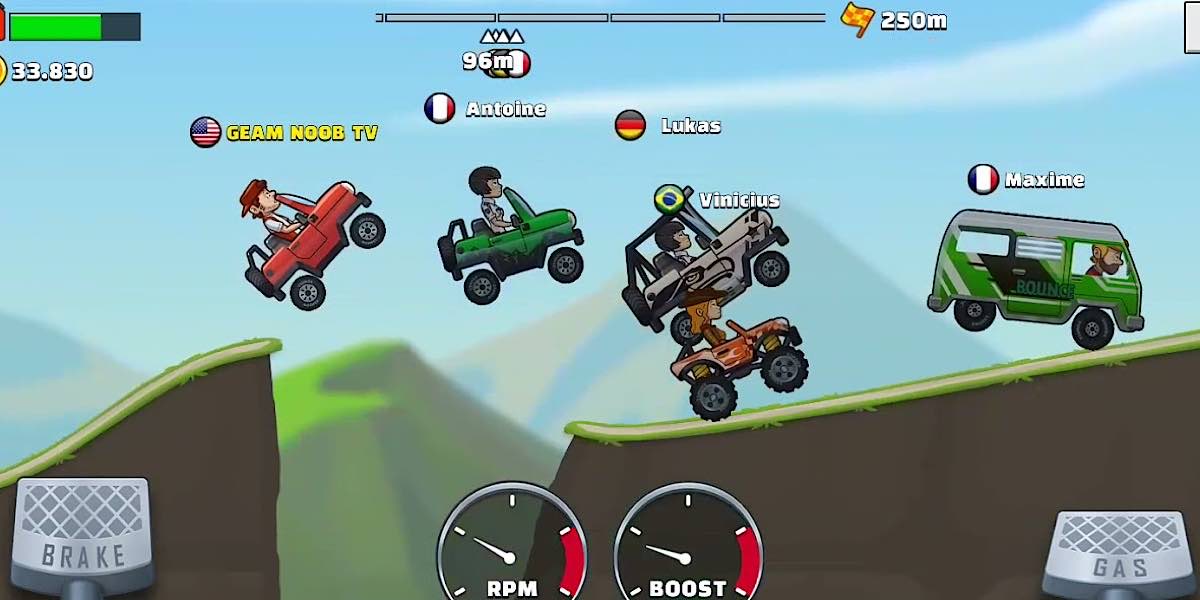Image resolution: width=1200 pixels, height=600 pixels.
Task: Hit the GAS pedal
Action: tap(1118, 552)
